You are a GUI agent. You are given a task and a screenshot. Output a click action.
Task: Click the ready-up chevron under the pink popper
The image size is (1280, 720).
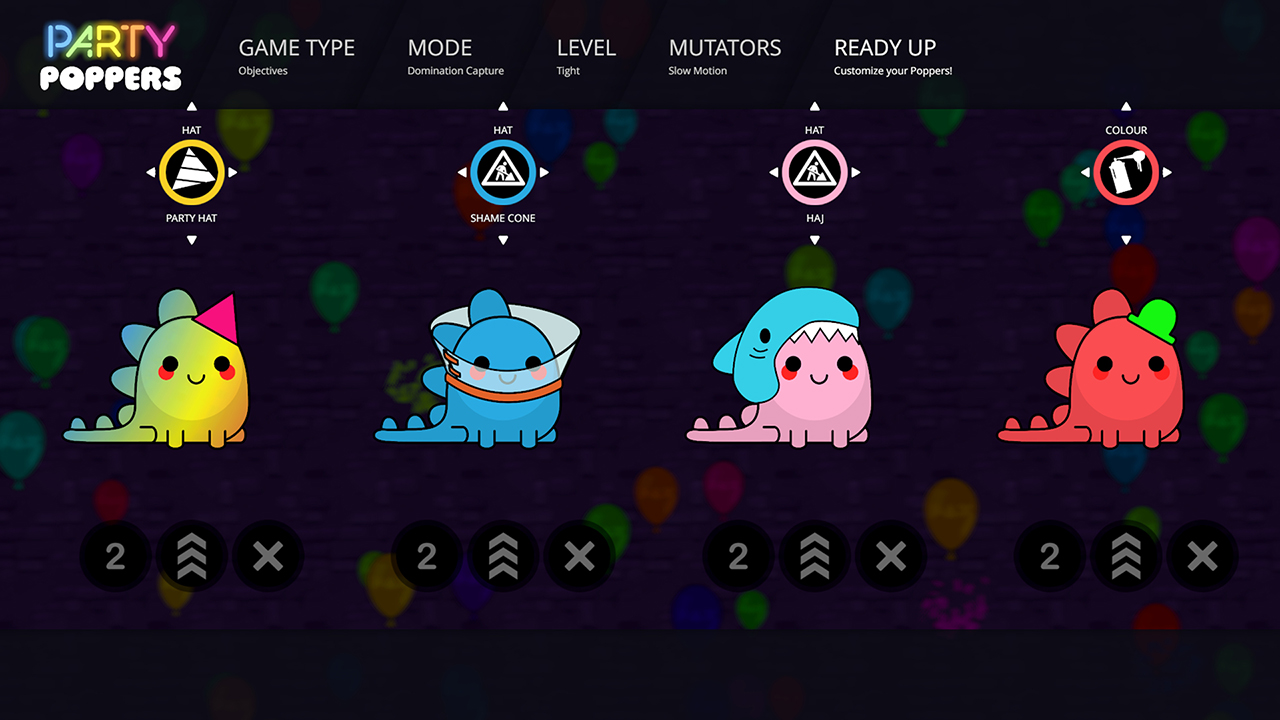(x=815, y=556)
